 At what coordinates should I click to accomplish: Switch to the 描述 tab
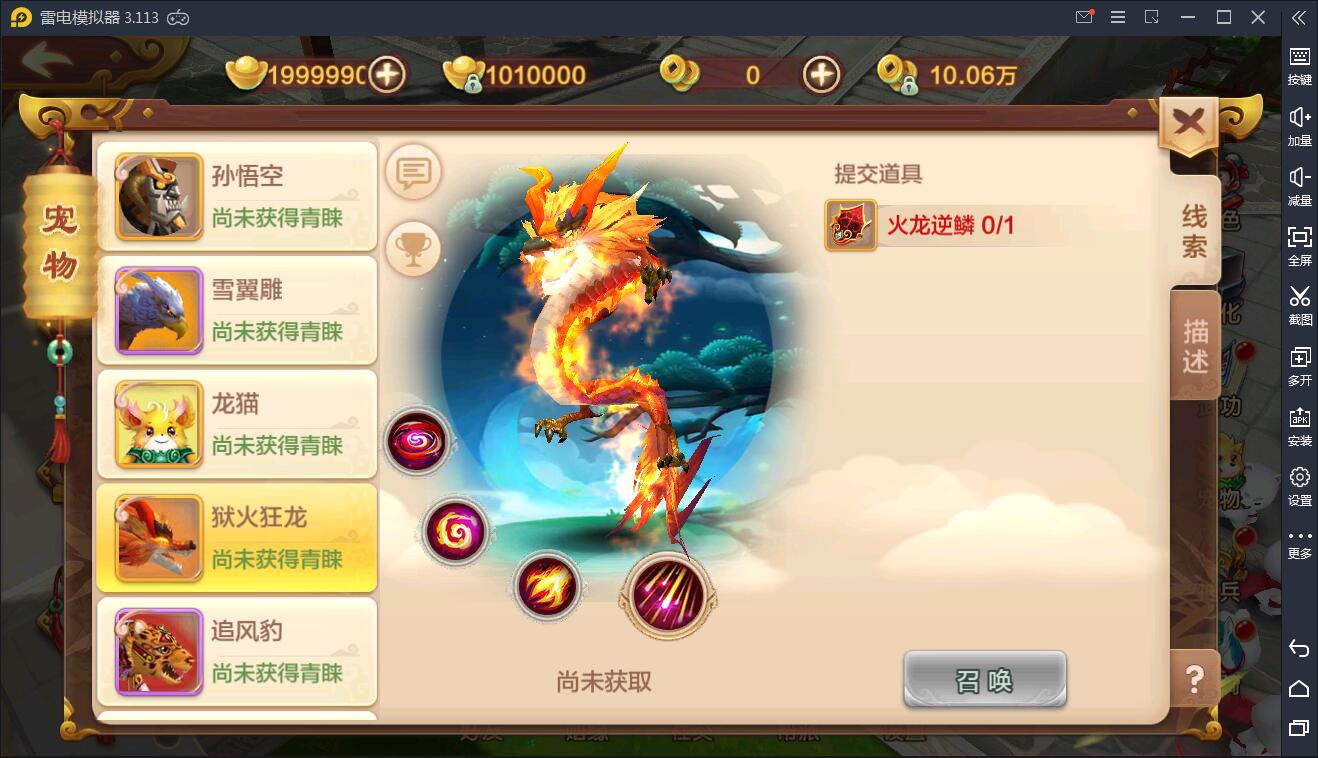1196,345
